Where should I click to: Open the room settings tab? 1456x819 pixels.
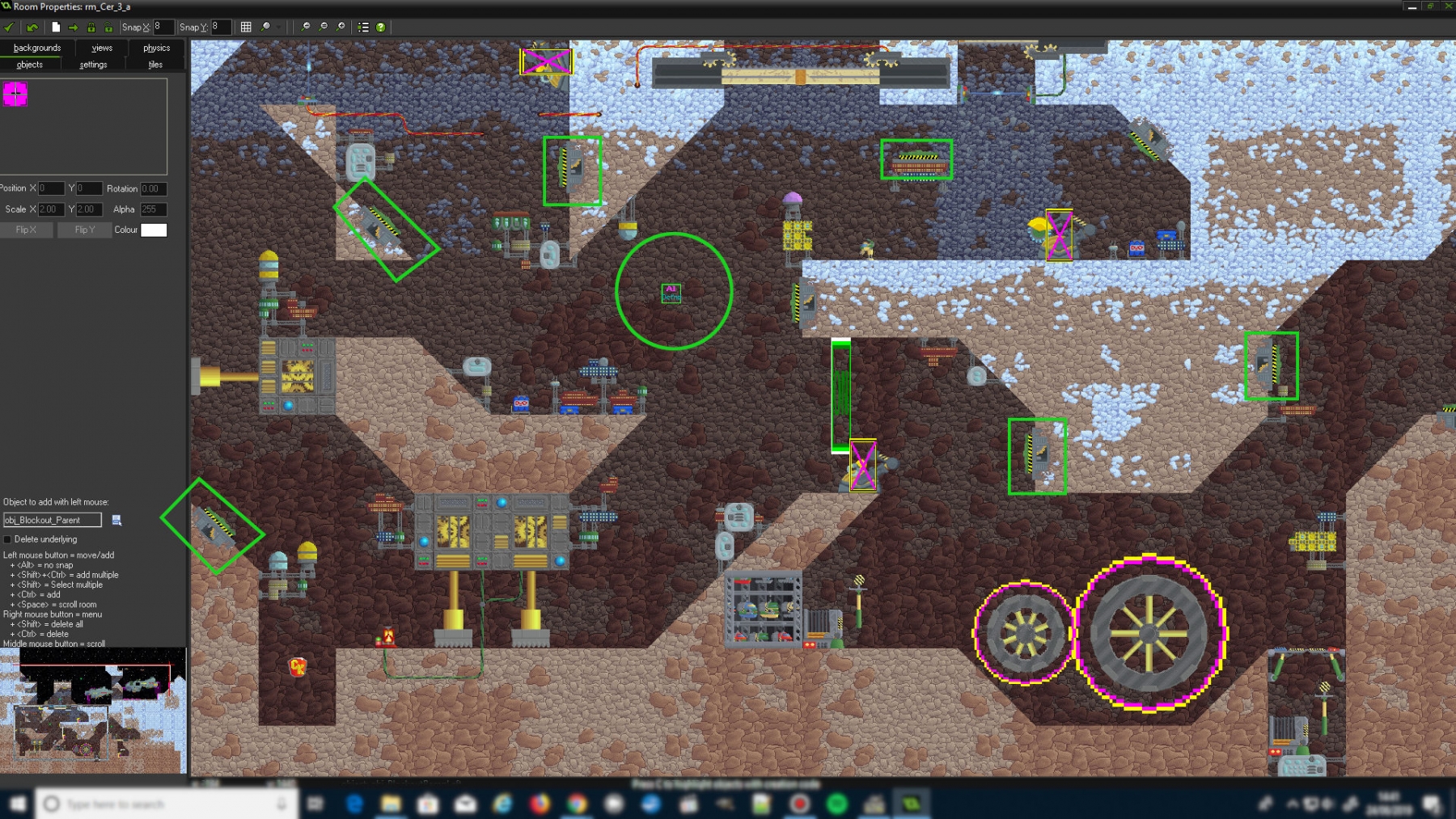coord(93,65)
